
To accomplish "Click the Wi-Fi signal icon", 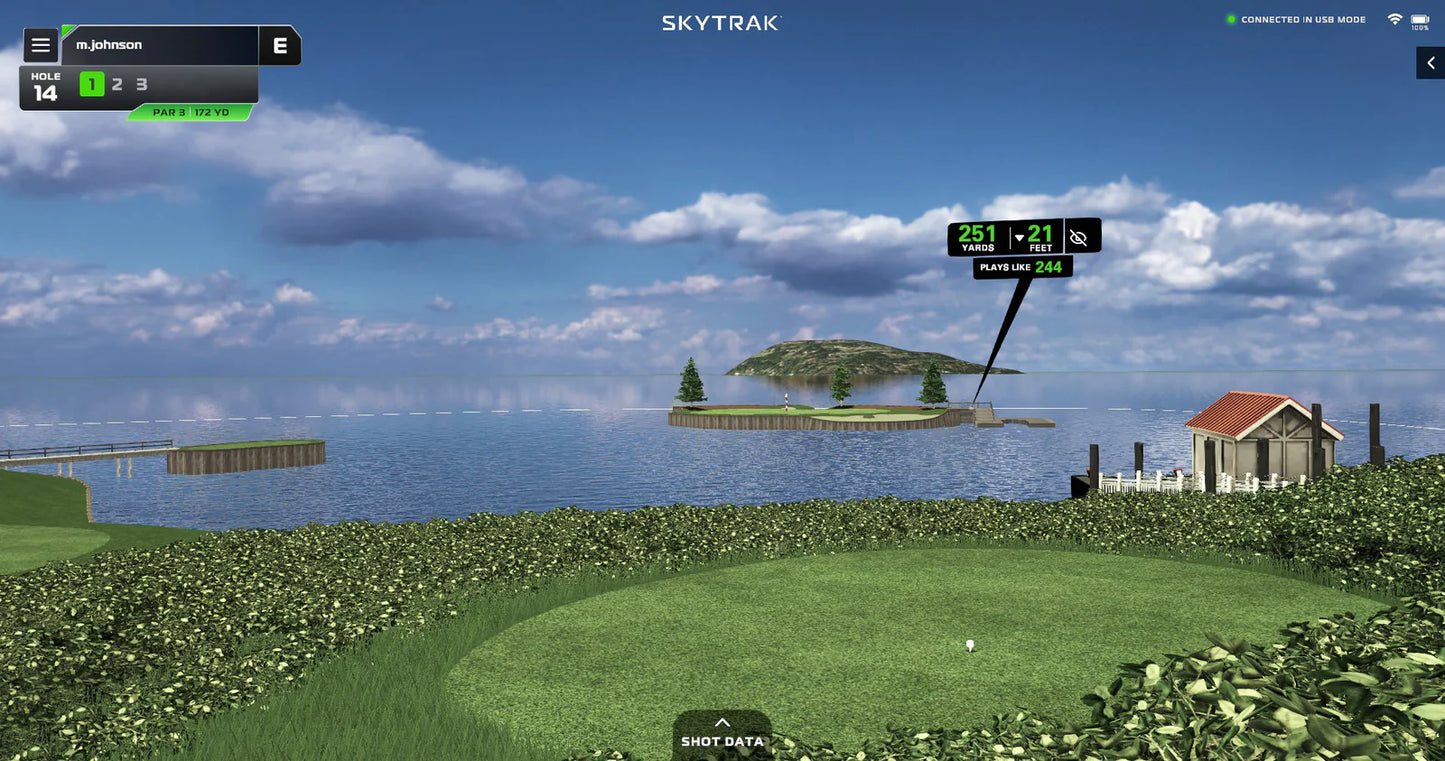I will pyautogui.click(x=1395, y=17).
